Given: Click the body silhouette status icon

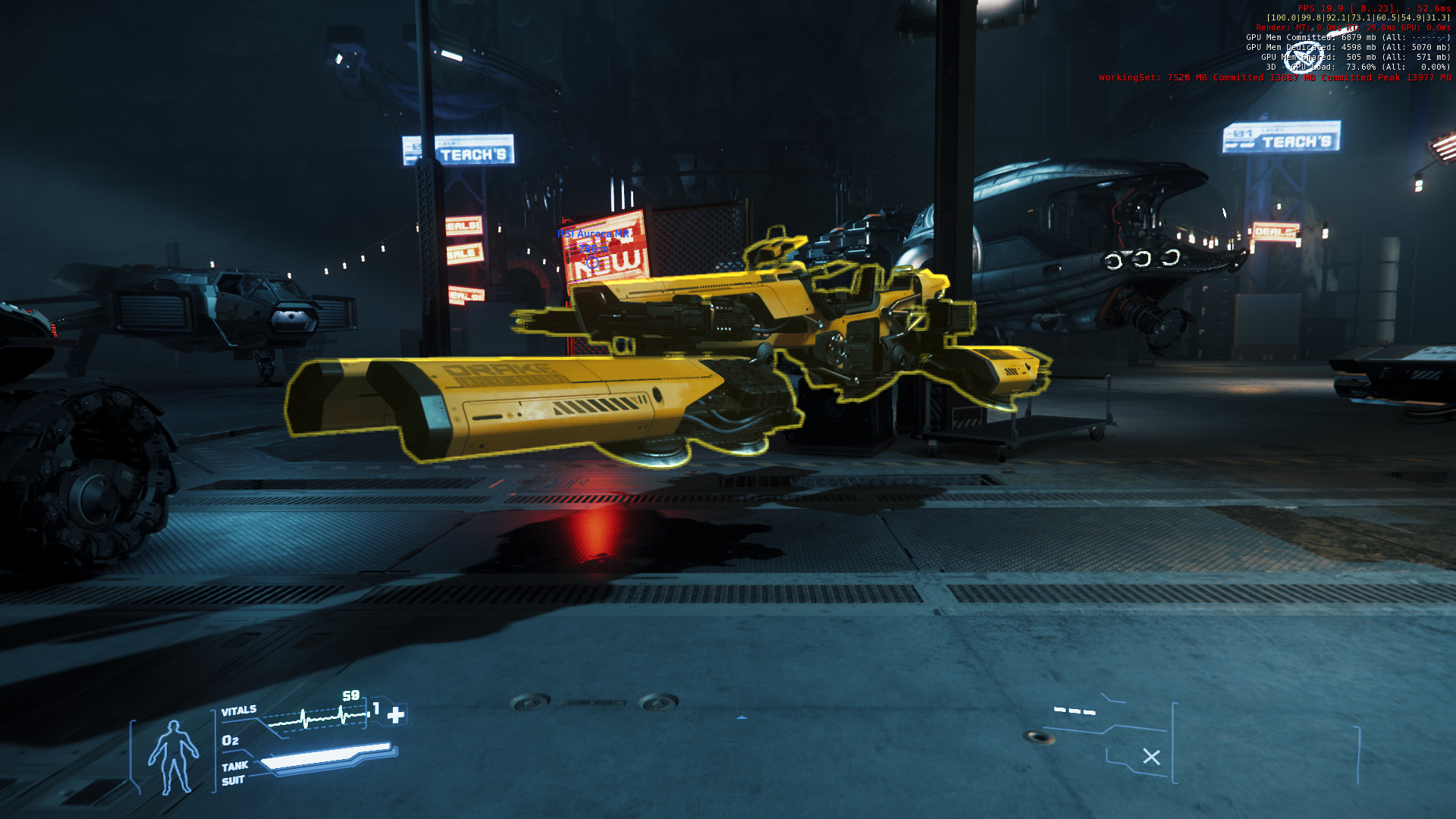Looking at the screenshot, I should tap(173, 757).
